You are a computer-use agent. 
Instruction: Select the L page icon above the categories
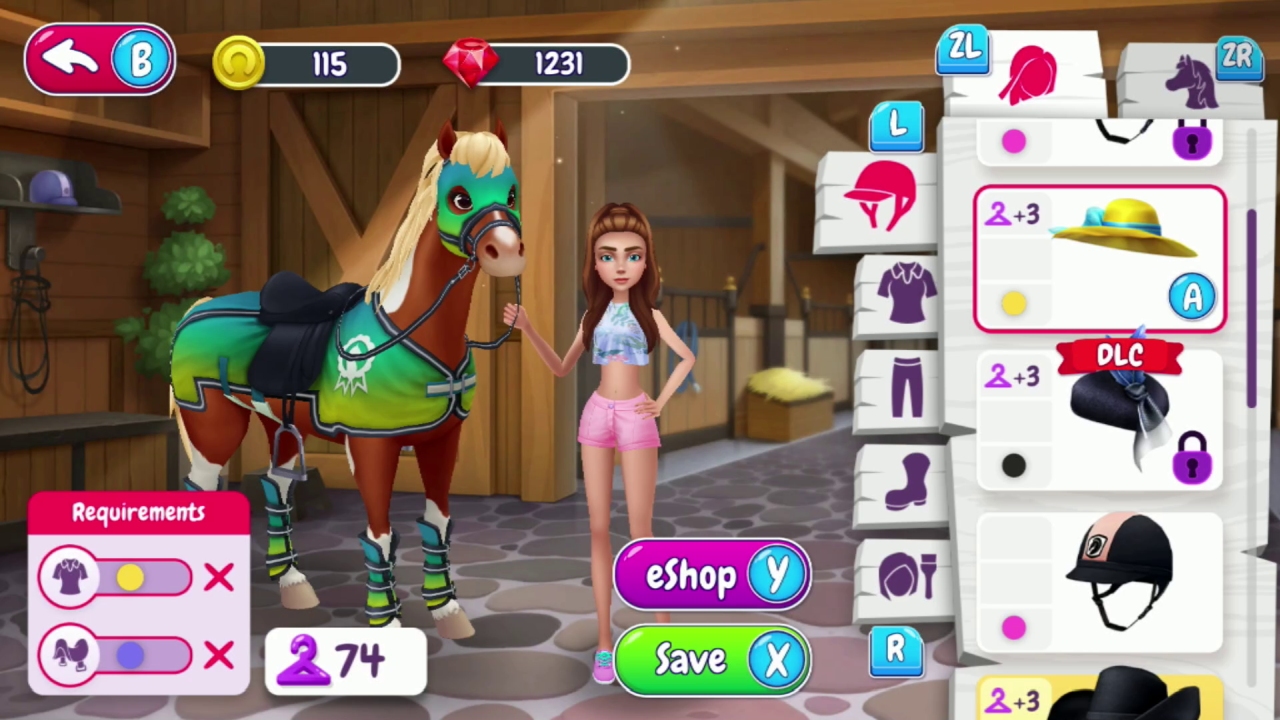[x=895, y=125]
